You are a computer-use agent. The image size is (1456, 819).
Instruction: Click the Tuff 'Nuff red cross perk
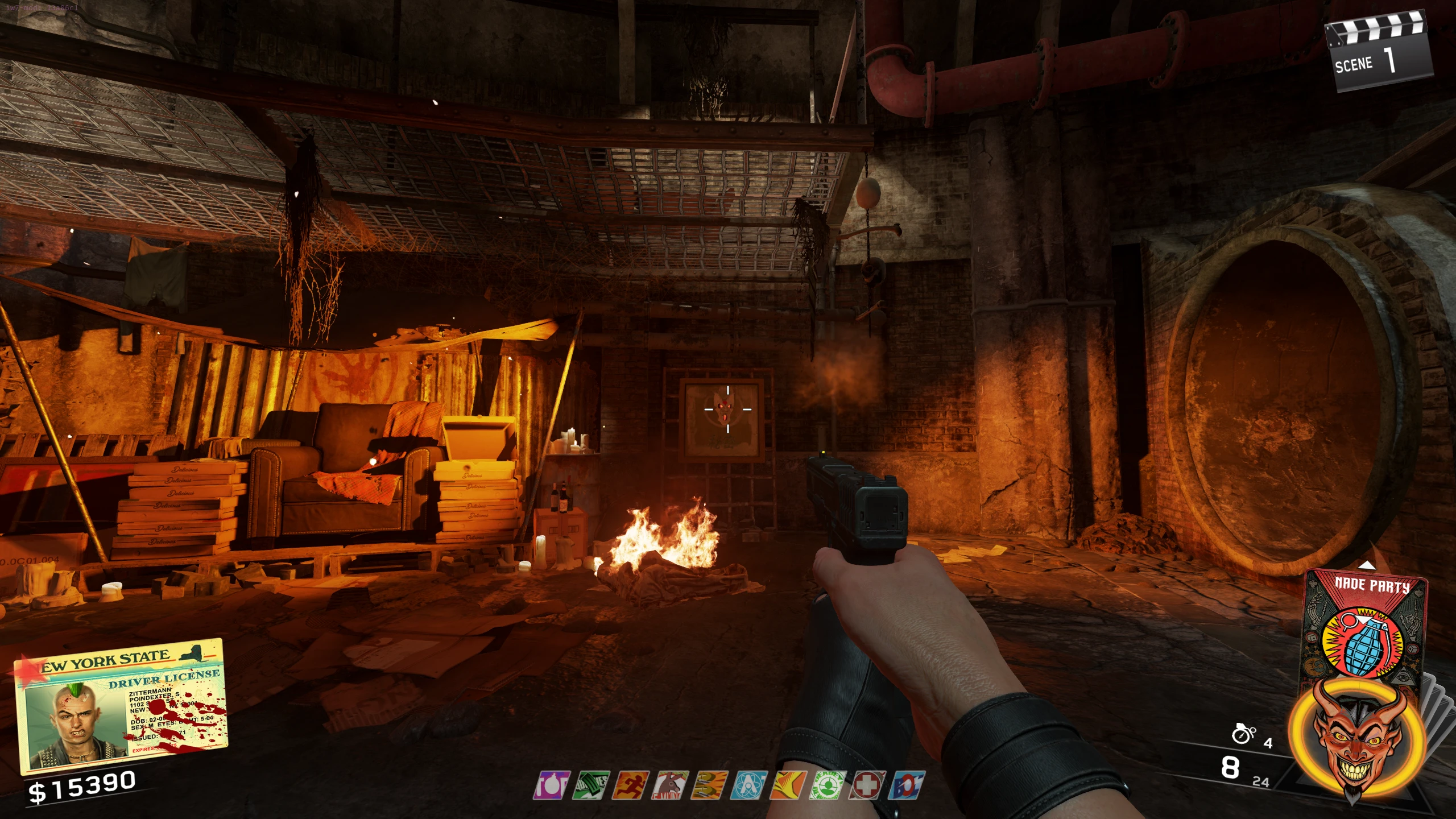(x=868, y=785)
